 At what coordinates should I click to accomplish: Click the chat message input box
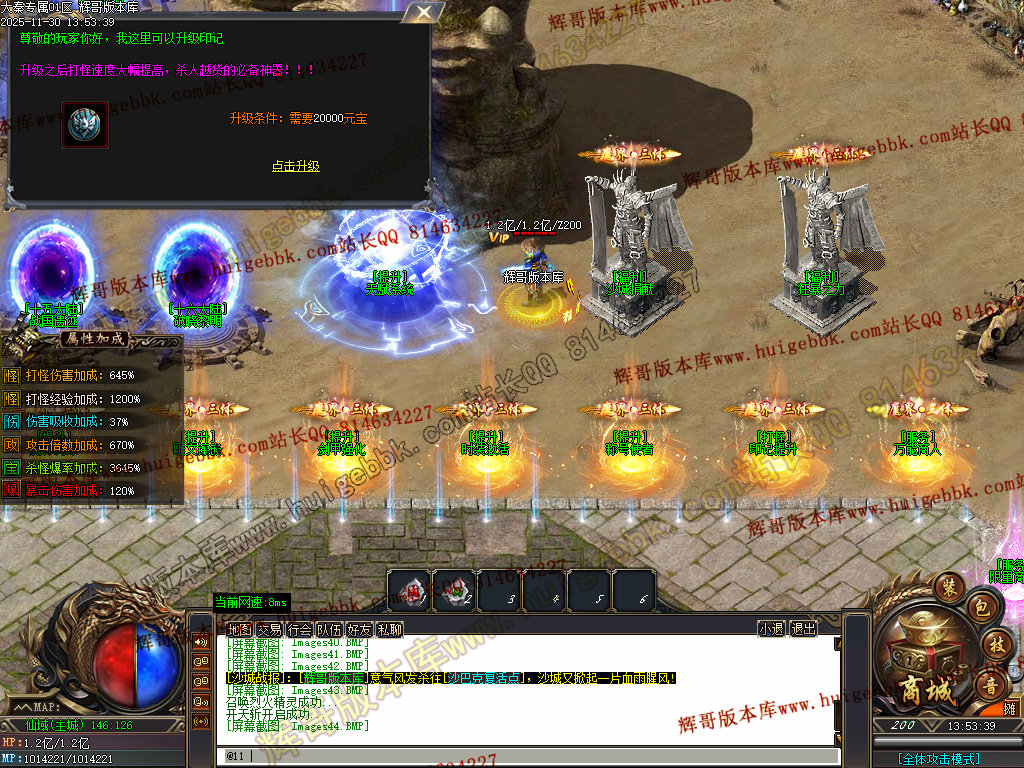click(x=520, y=756)
